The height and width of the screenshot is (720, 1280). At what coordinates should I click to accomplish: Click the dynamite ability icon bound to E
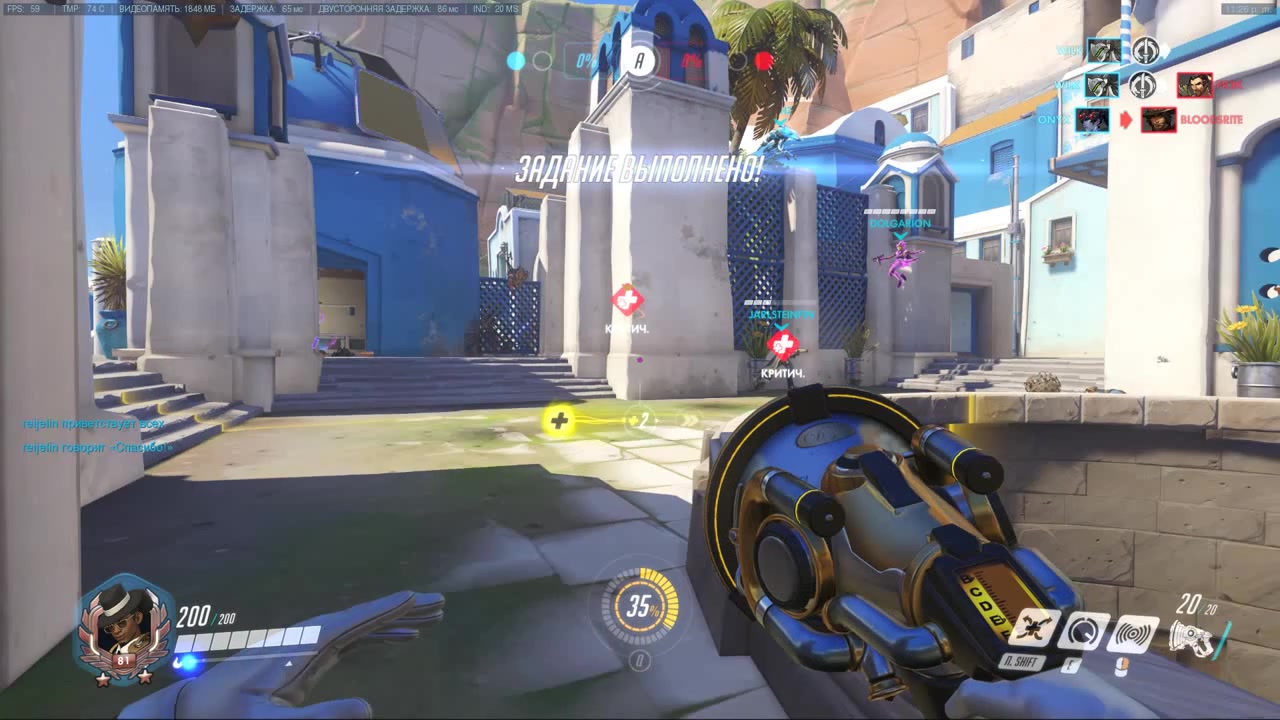1085,632
